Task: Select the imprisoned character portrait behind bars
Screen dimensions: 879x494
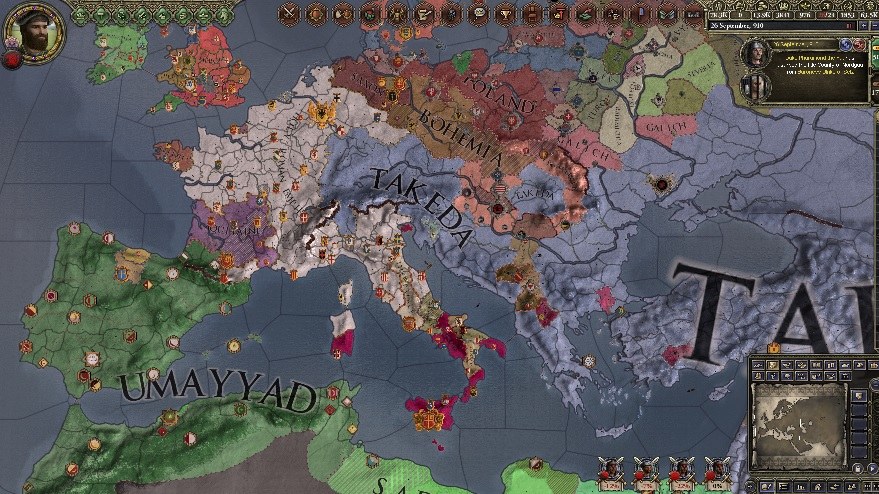Action: pyautogui.click(x=756, y=87)
